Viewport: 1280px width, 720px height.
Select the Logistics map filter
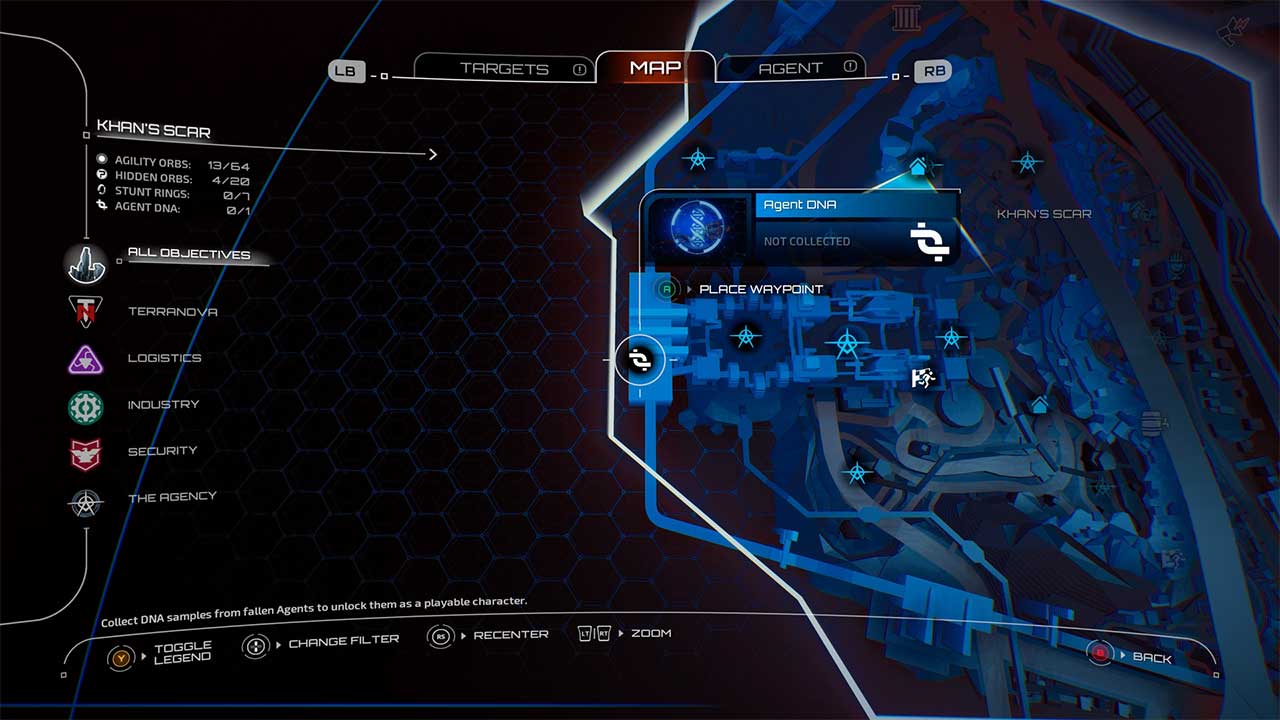86,359
